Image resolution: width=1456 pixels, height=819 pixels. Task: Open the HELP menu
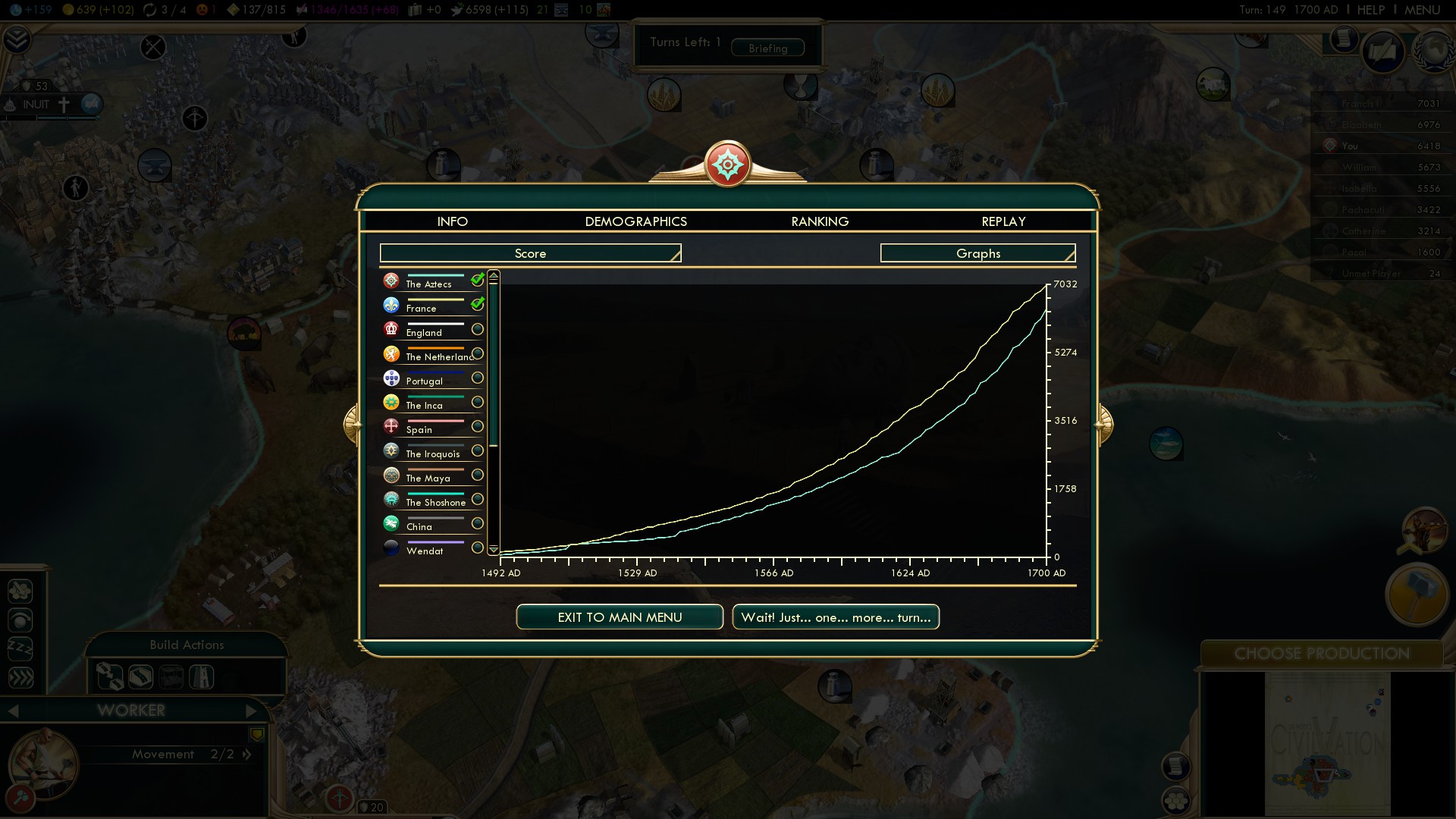(x=1370, y=10)
